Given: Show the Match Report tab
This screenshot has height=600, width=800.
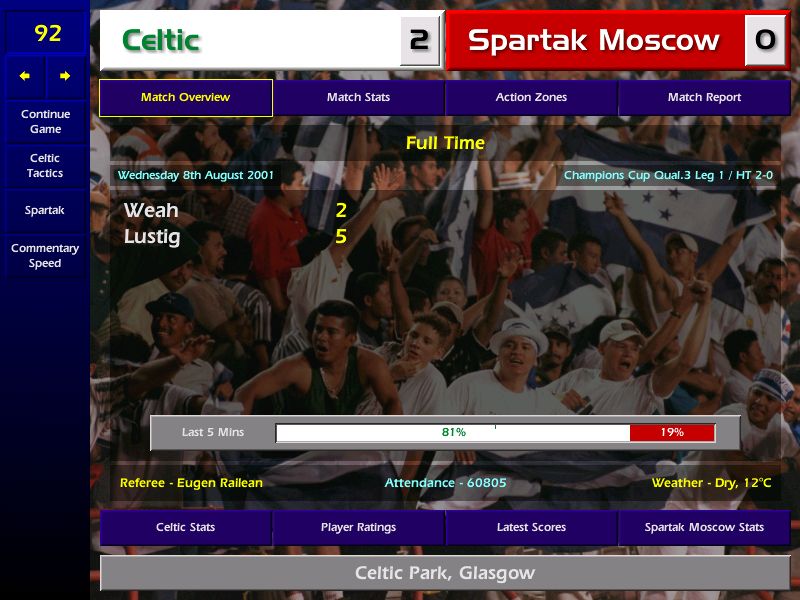Looking at the screenshot, I should (x=704, y=97).
